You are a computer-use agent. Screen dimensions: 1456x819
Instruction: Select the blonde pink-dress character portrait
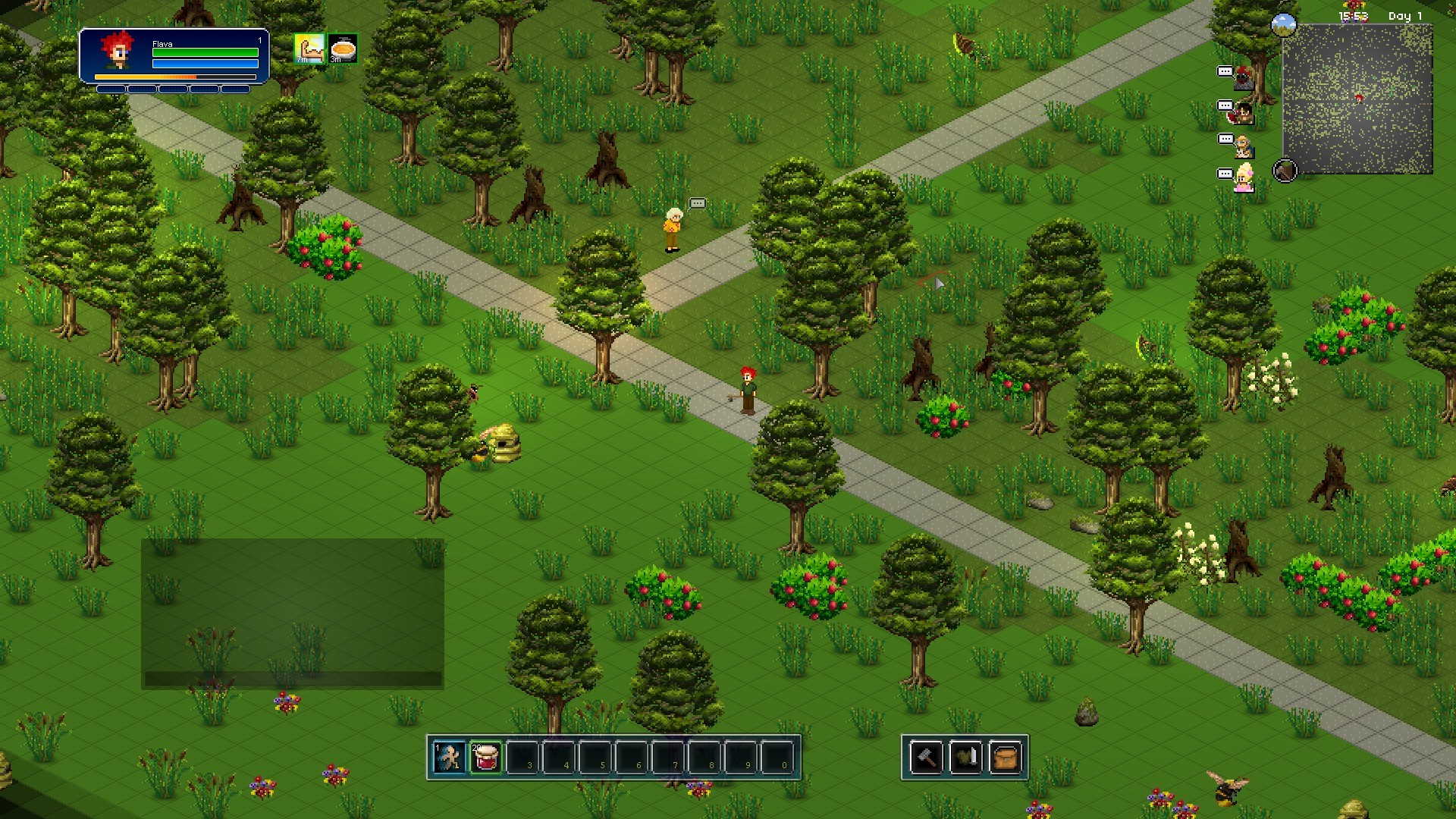coord(1243,179)
